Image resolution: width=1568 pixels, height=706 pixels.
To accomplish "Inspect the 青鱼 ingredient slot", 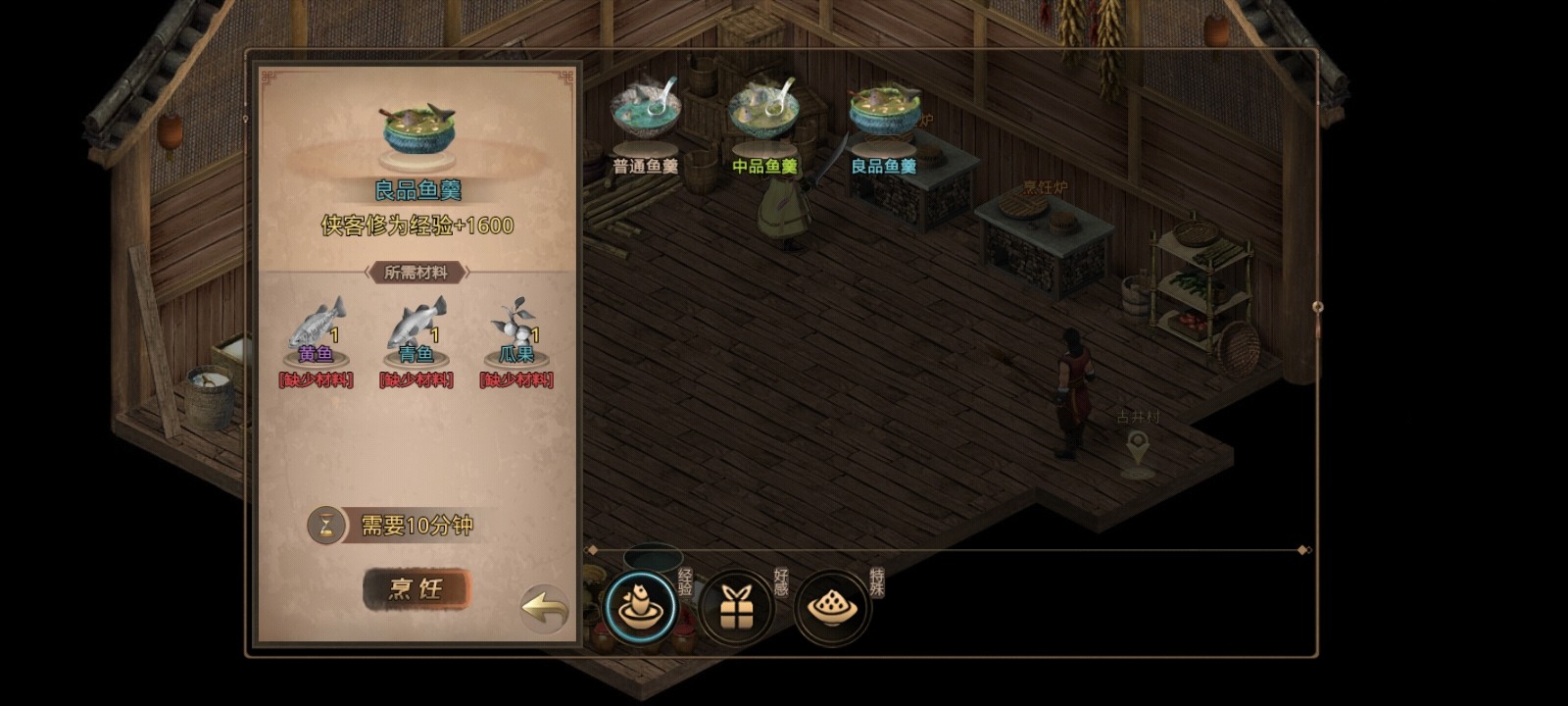I will pos(416,328).
